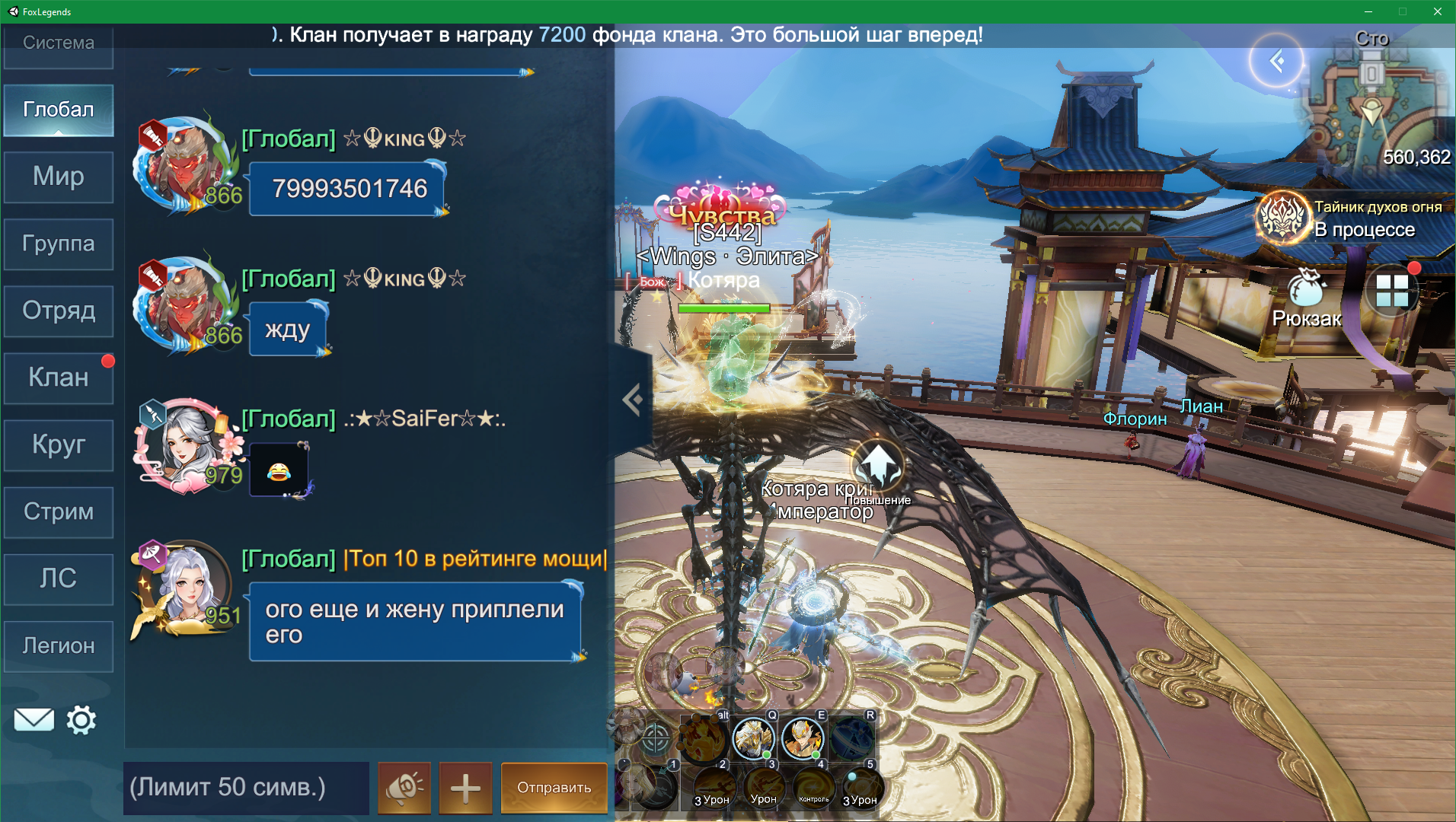
Task: Select the Легион chat tab
Action: (59, 645)
